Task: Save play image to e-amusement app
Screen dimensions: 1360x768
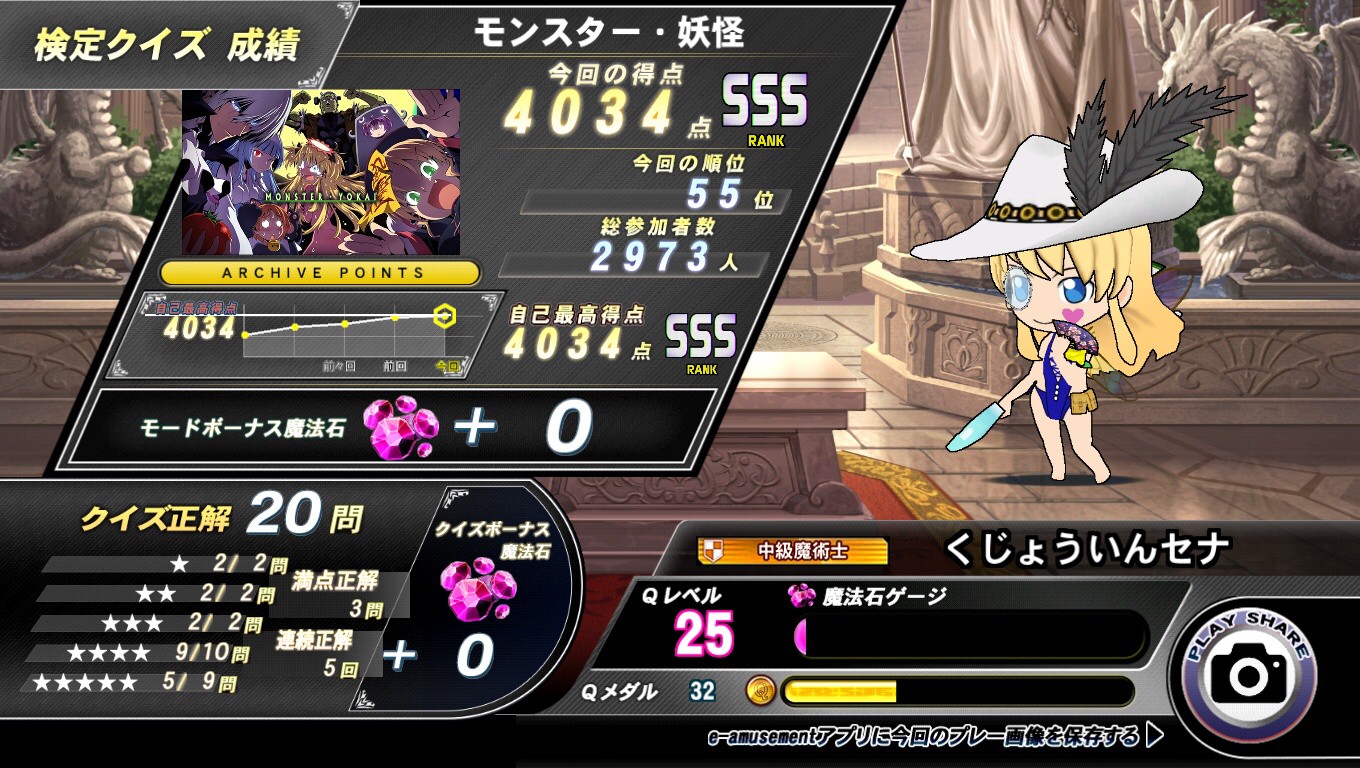Action: [x=936, y=737]
